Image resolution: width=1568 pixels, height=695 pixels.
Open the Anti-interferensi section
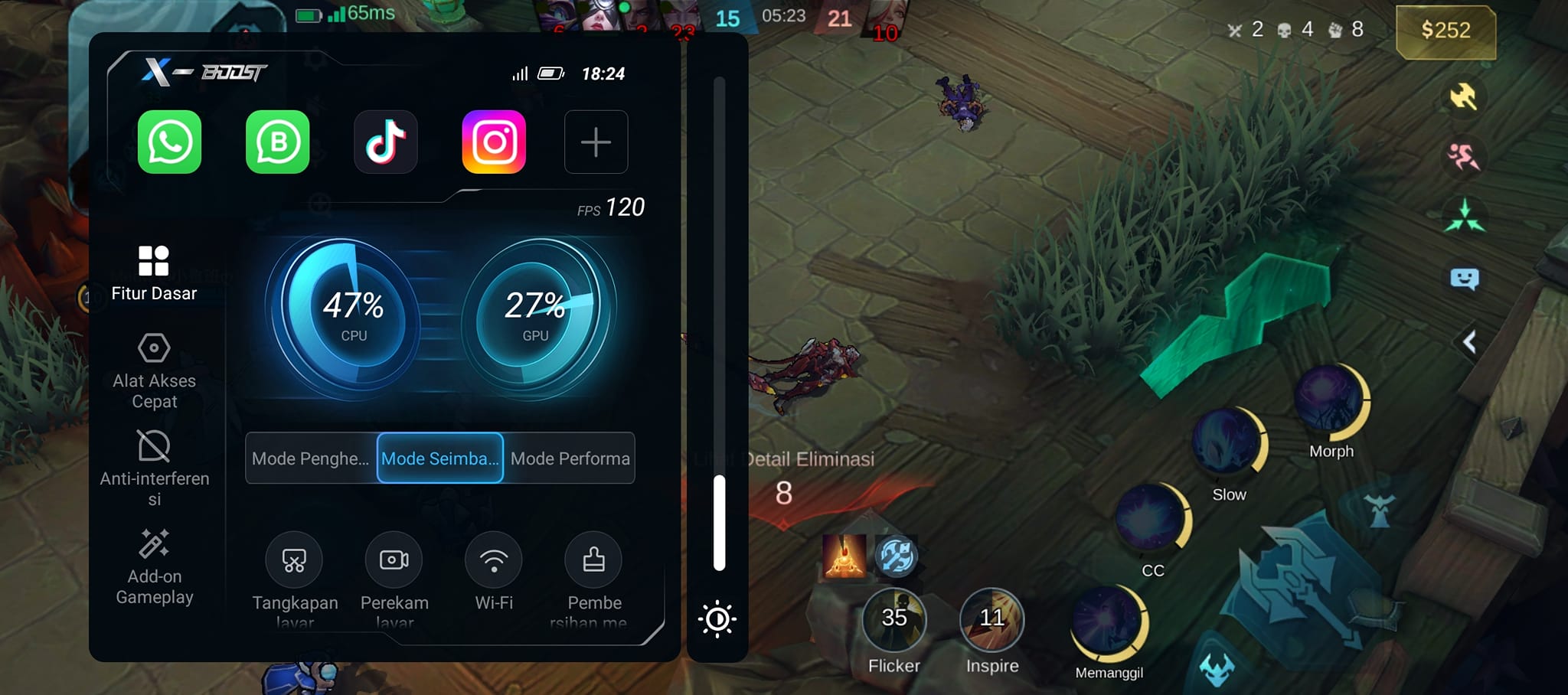point(154,467)
